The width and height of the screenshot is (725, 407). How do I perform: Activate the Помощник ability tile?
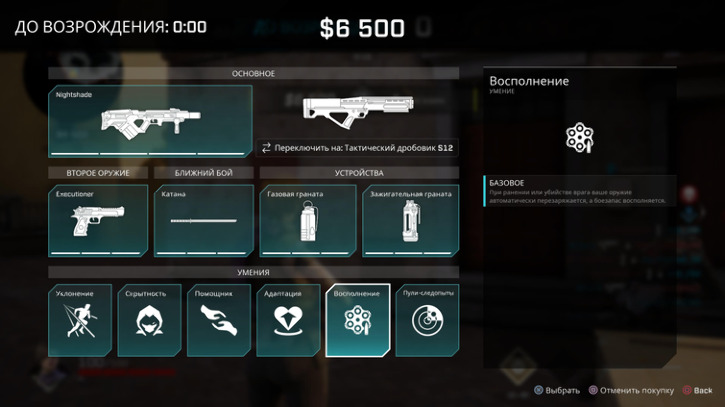point(219,320)
